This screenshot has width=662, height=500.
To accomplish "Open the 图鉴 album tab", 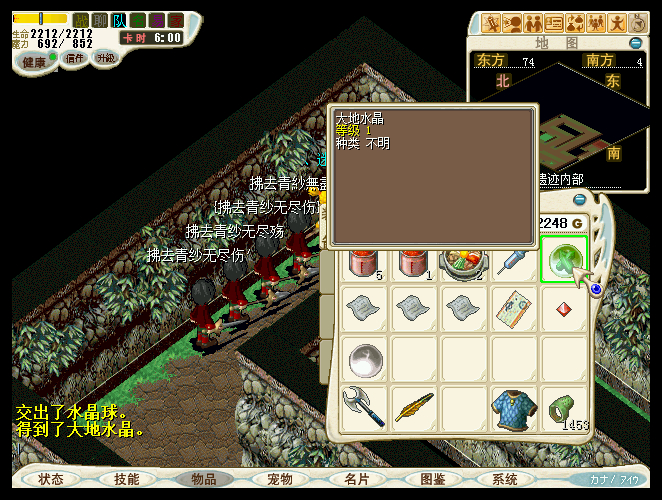I will (433, 480).
